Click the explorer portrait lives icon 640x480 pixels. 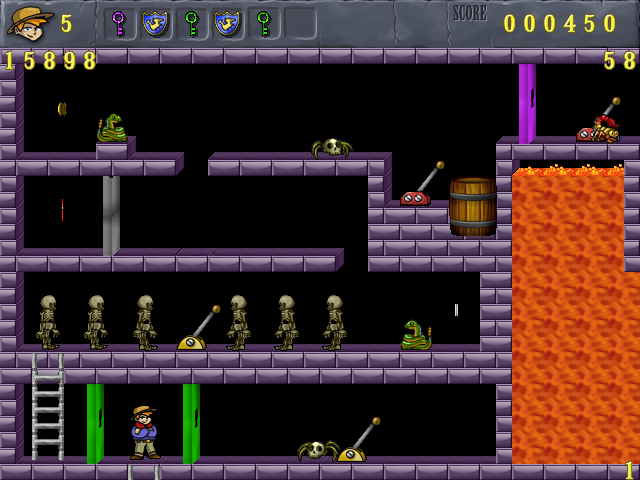tap(30, 22)
